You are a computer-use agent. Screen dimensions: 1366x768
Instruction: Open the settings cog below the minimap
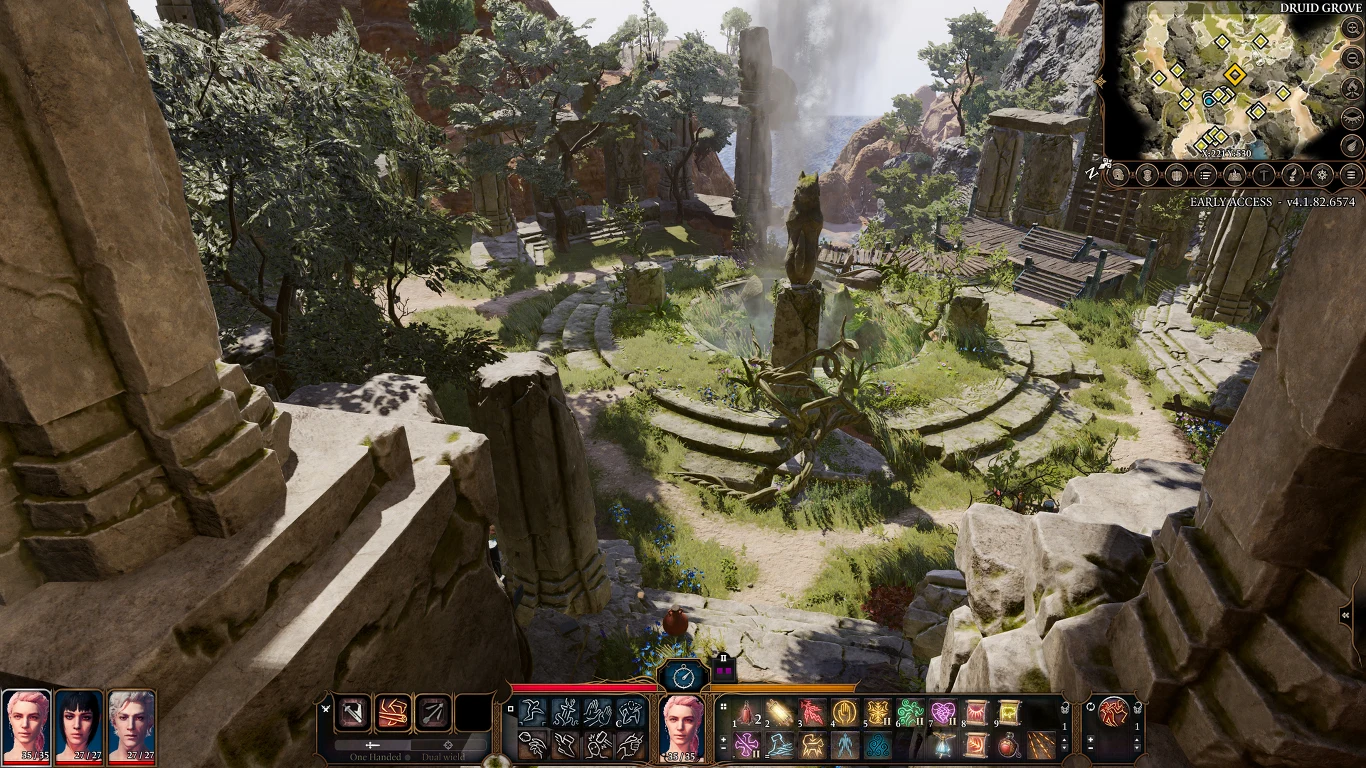(x=1320, y=175)
